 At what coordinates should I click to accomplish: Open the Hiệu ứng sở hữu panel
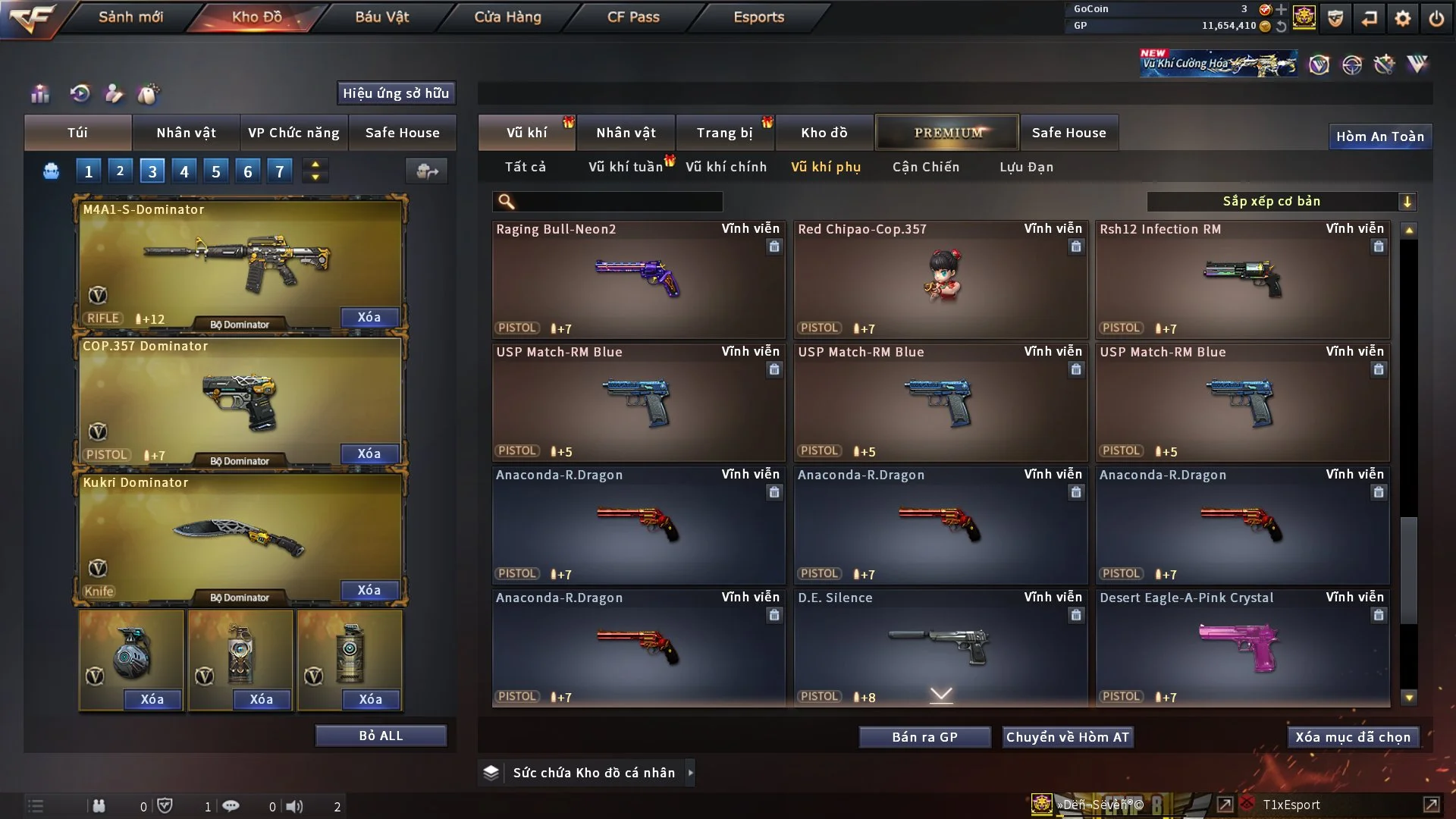point(396,93)
